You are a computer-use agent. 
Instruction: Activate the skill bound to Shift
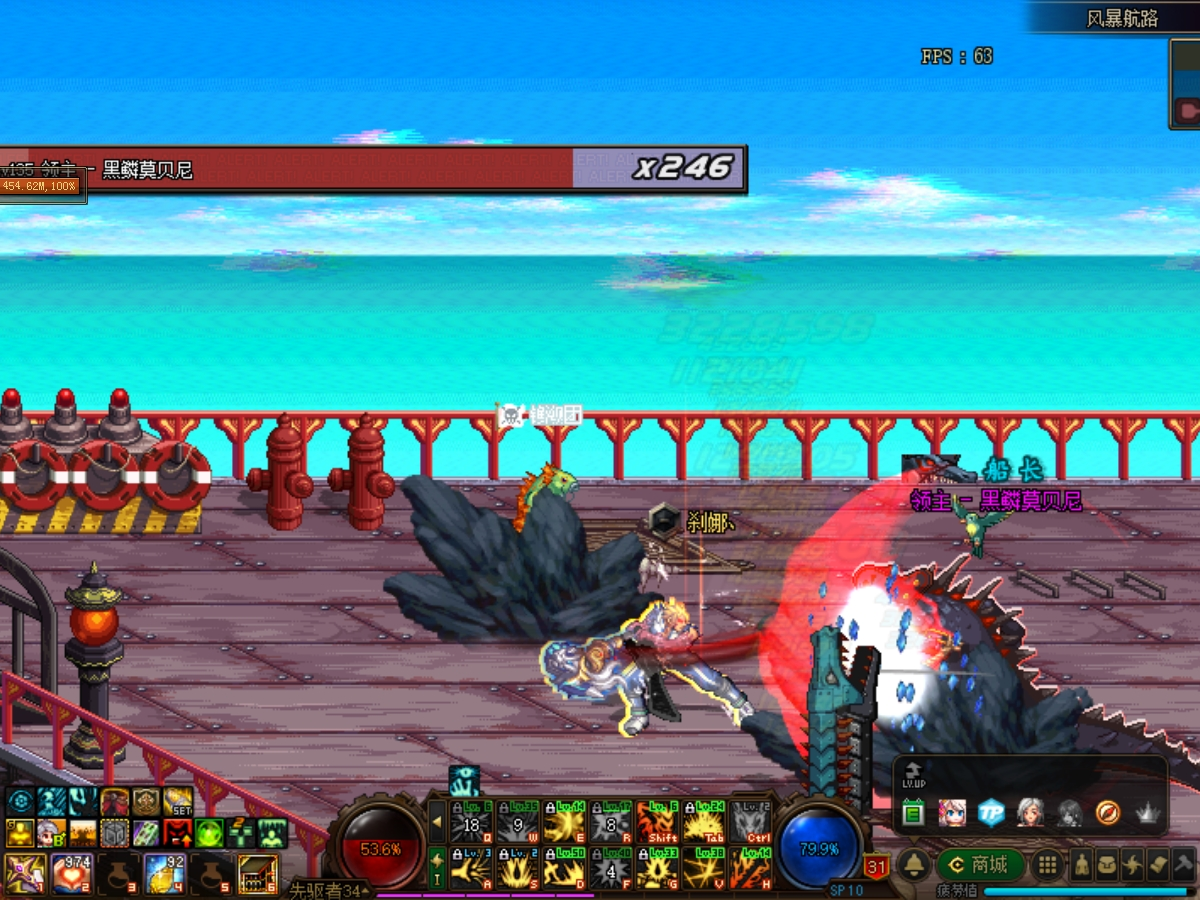click(657, 823)
